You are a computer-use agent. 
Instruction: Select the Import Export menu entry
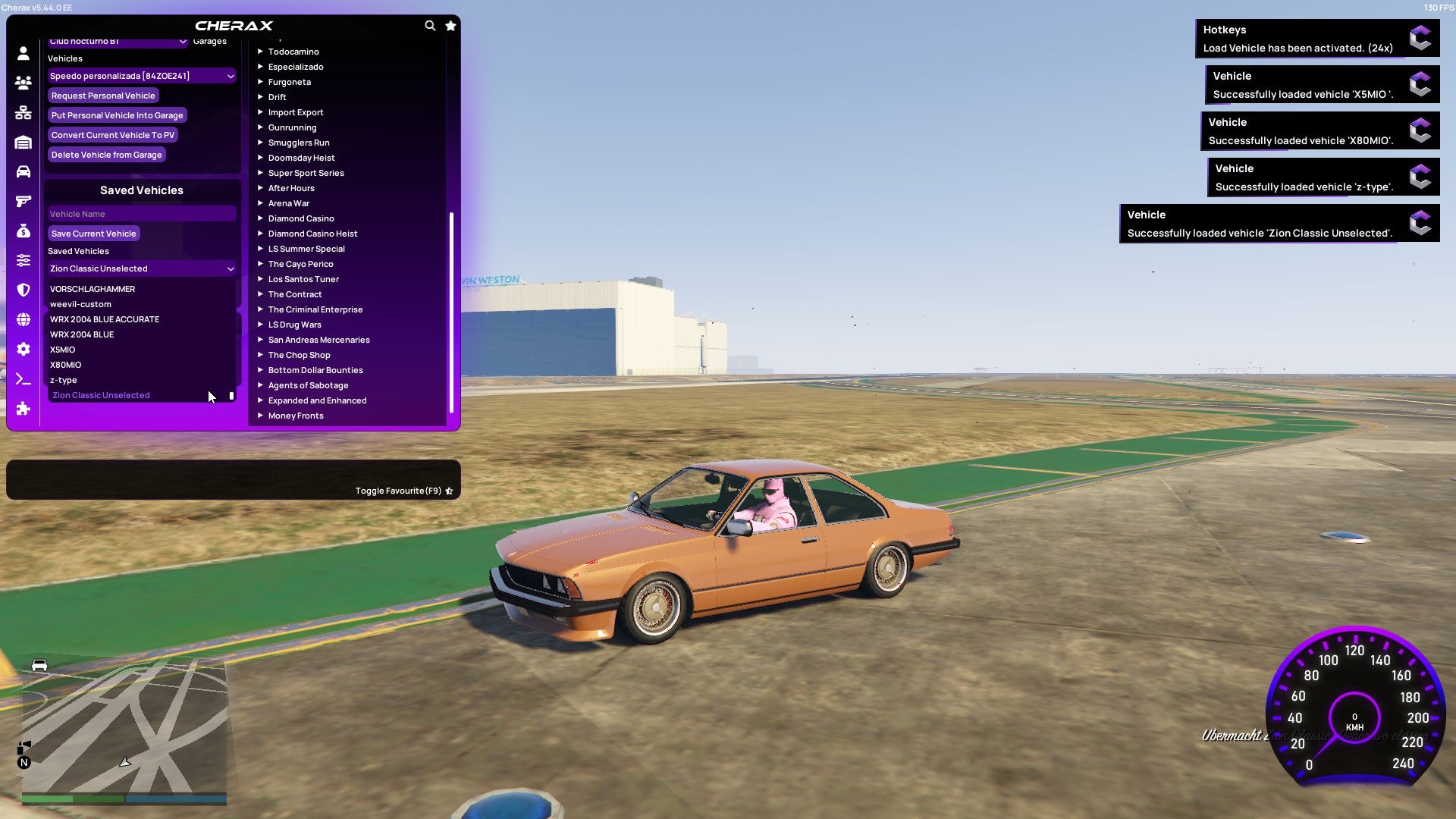click(x=296, y=111)
